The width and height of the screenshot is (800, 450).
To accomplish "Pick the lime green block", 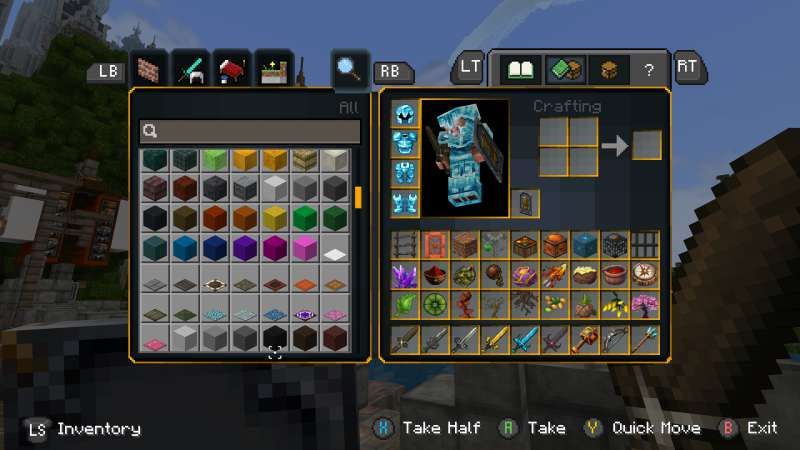I will tap(215, 160).
